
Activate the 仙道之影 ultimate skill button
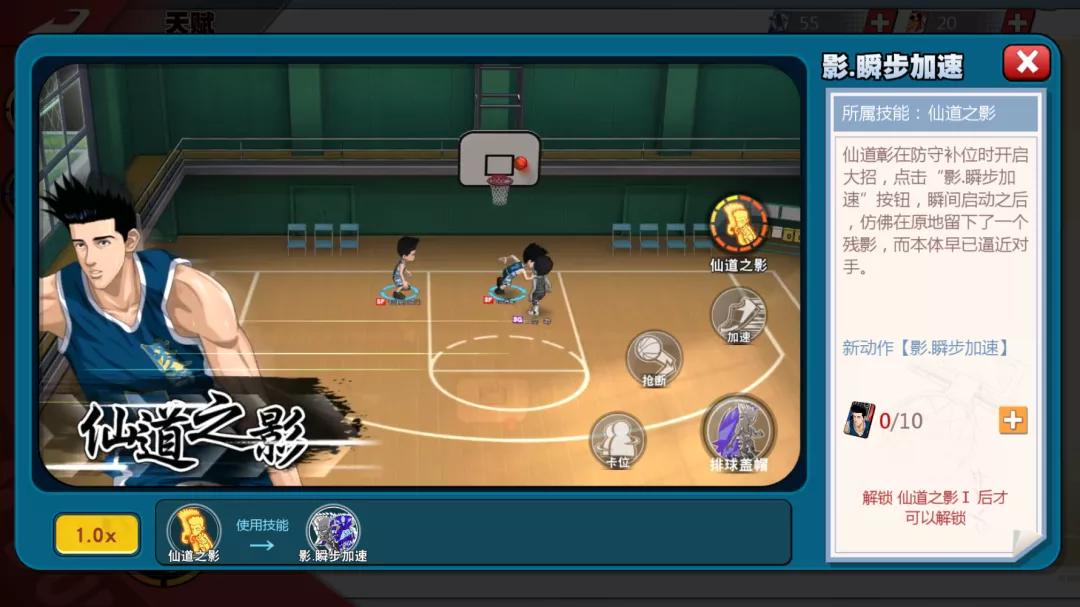[x=739, y=224]
